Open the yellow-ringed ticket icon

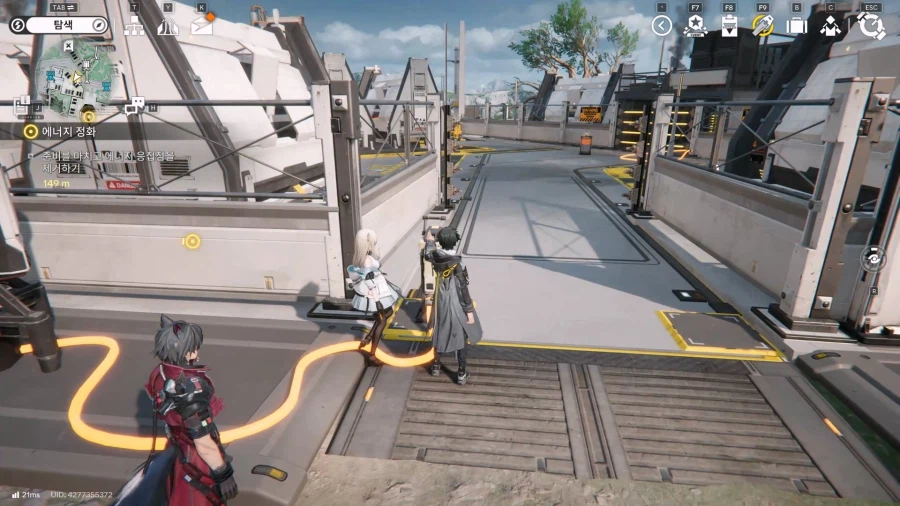[763, 26]
